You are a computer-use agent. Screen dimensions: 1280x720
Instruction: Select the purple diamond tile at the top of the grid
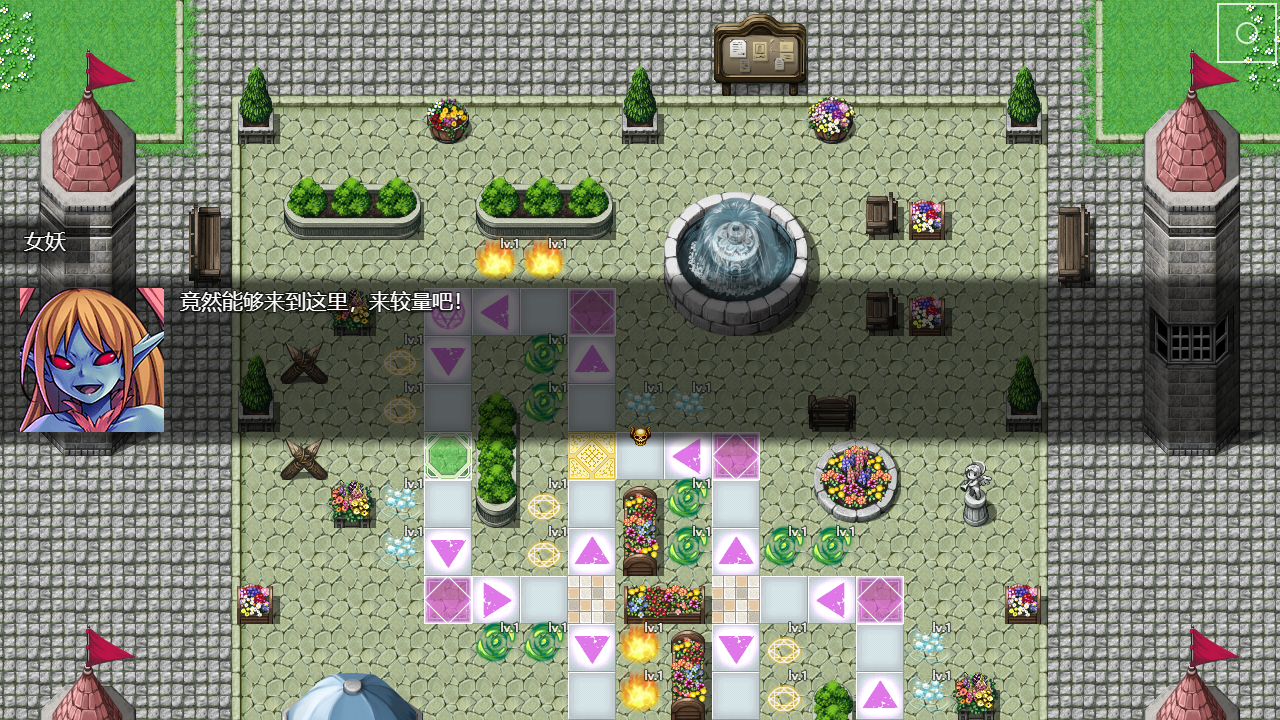[x=592, y=312]
